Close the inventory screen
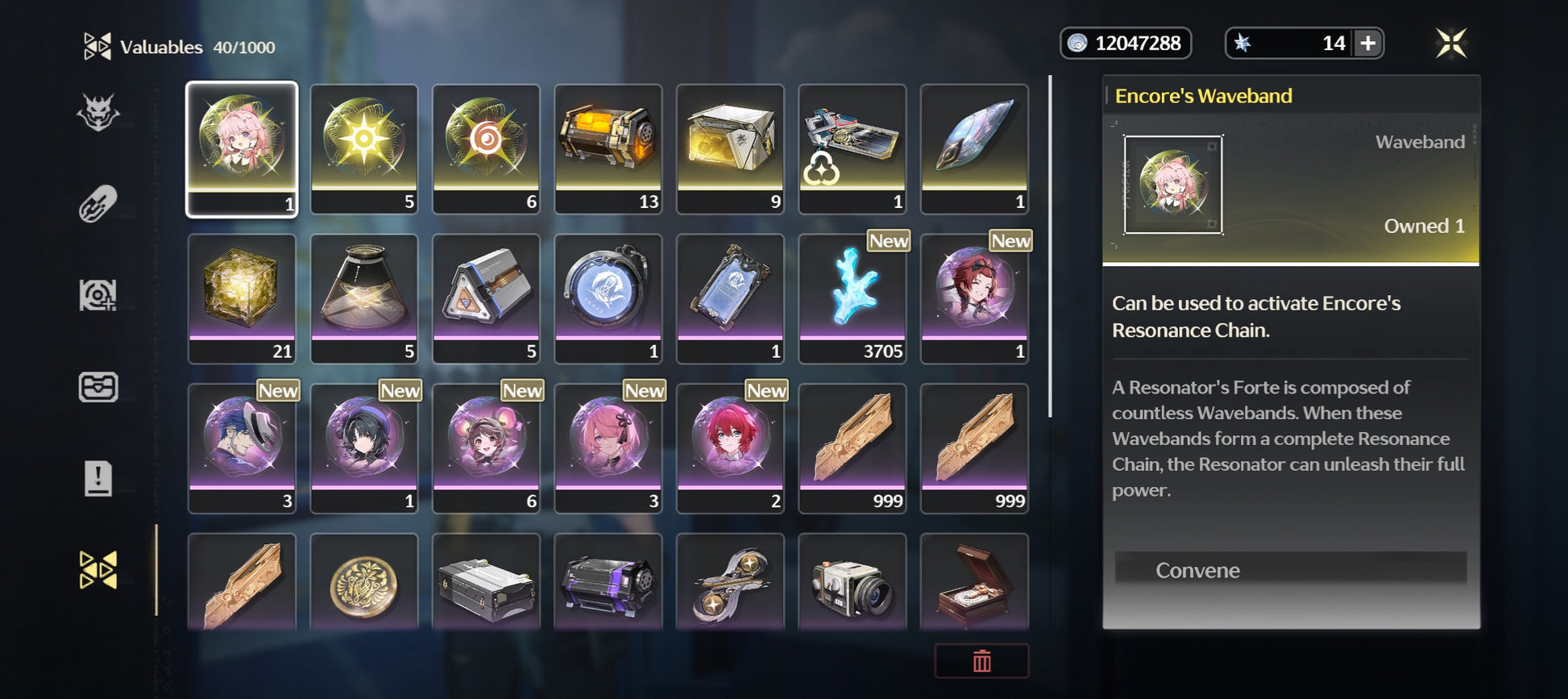 pyautogui.click(x=1450, y=44)
